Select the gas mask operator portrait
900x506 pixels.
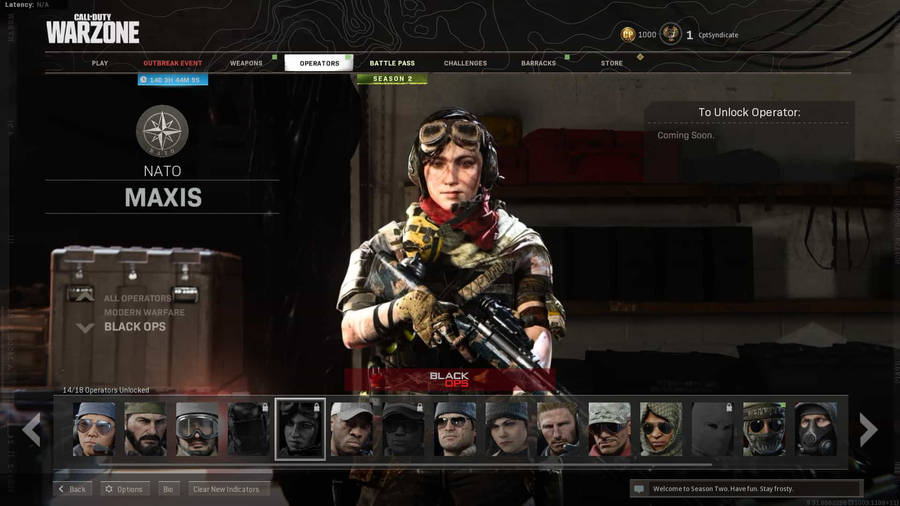pyautogui.click(x=816, y=429)
